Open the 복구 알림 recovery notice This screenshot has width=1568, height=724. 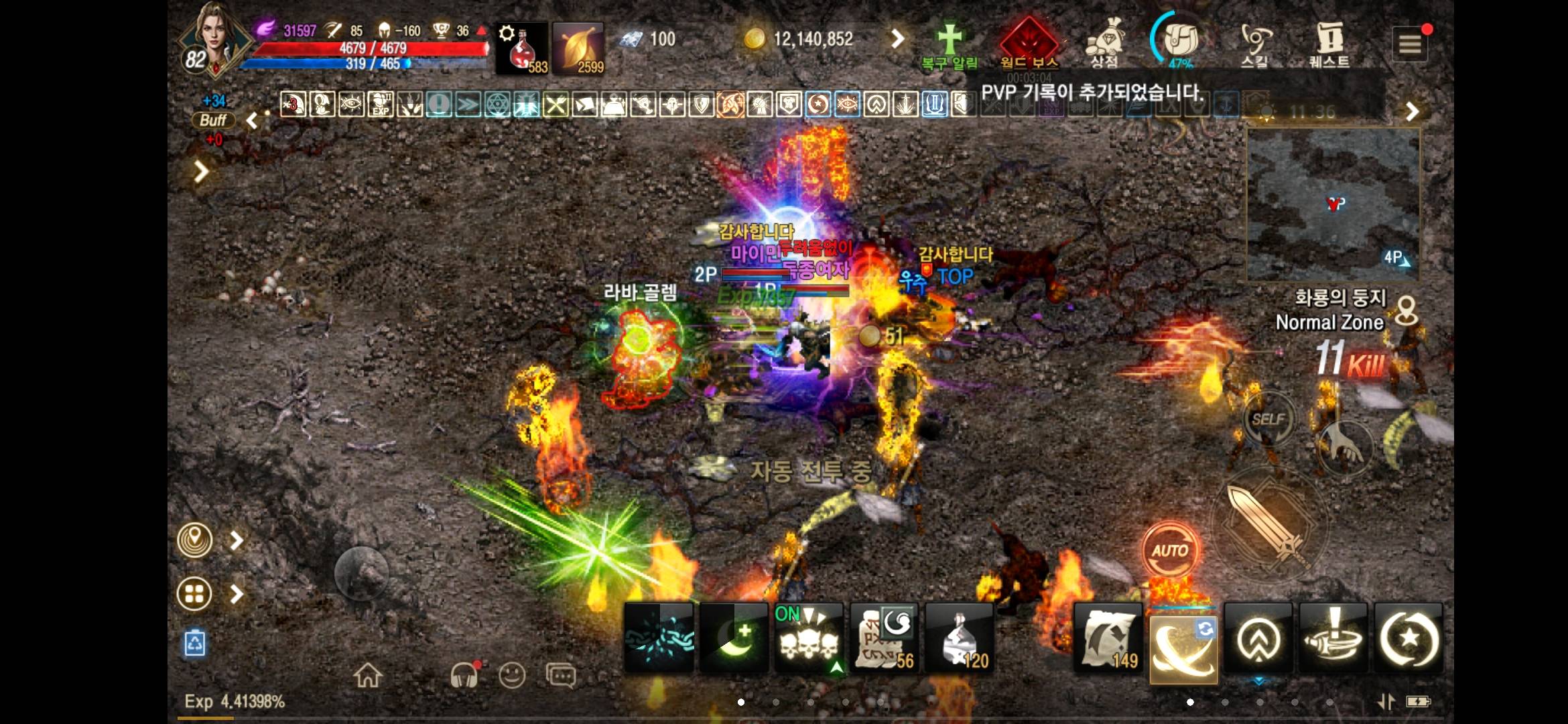950,46
